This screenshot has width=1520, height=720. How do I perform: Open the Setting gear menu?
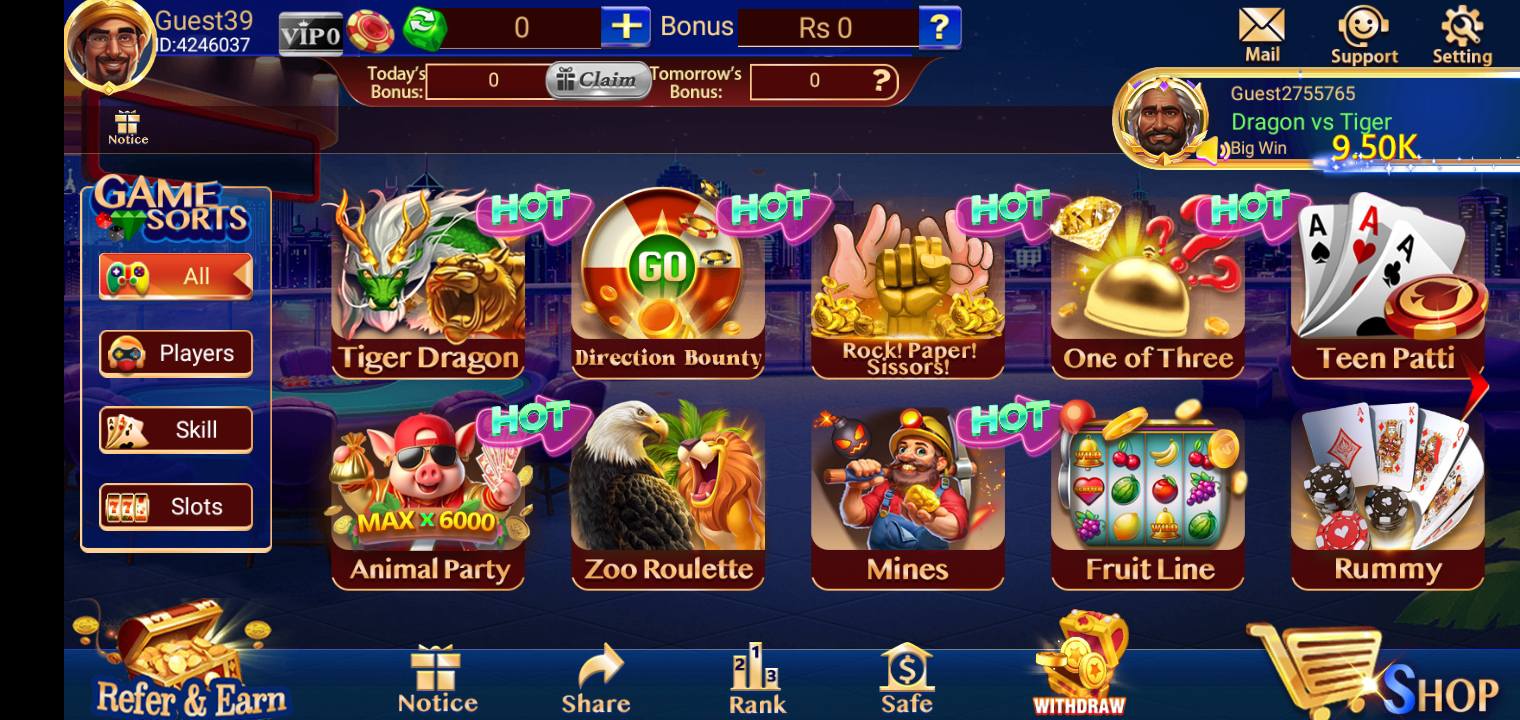pyautogui.click(x=1462, y=35)
